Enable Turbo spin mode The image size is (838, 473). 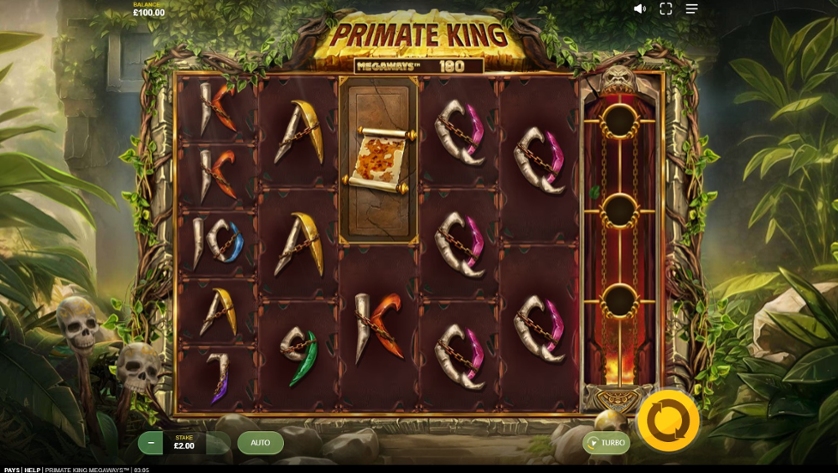pos(607,442)
